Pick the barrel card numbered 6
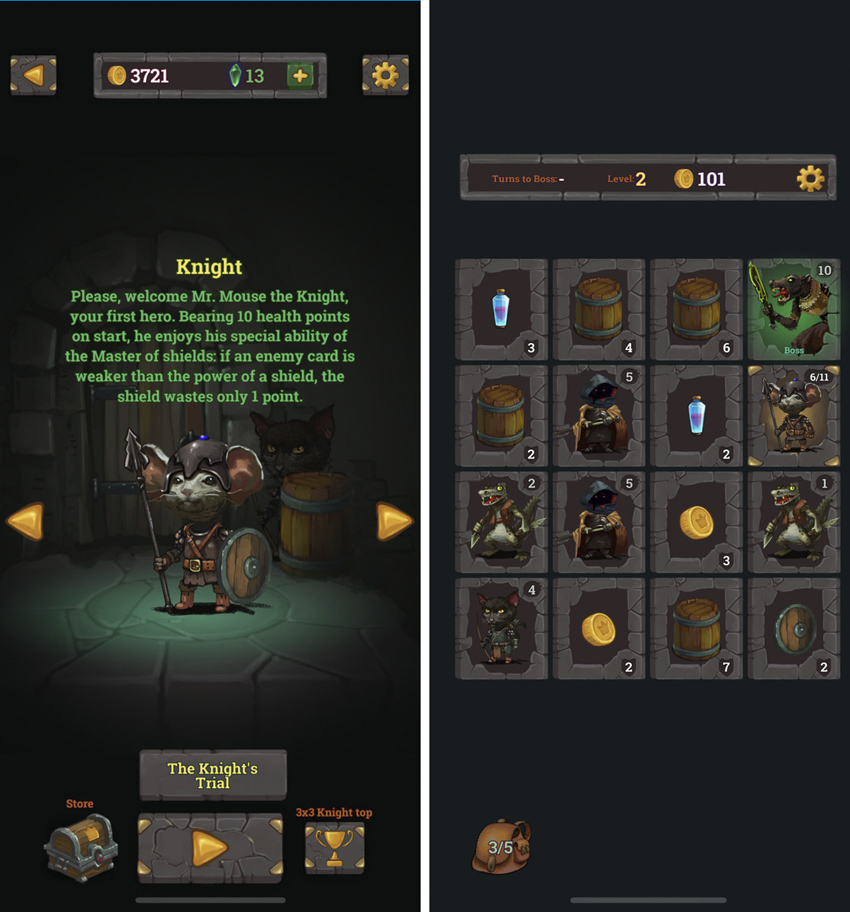The height and width of the screenshot is (912, 850). point(697,309)
